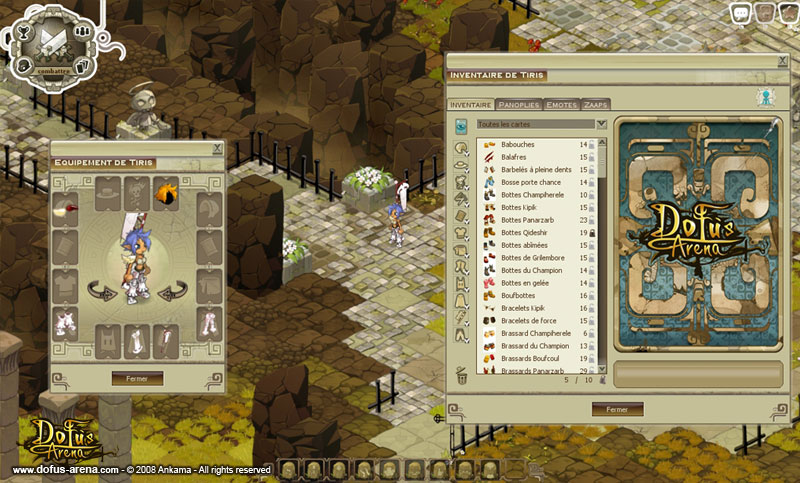The width and height of the screenshot is (800, 483).
Task: Show the Zaaps tab
Action: pyautogui.click(x=595, y=104)
